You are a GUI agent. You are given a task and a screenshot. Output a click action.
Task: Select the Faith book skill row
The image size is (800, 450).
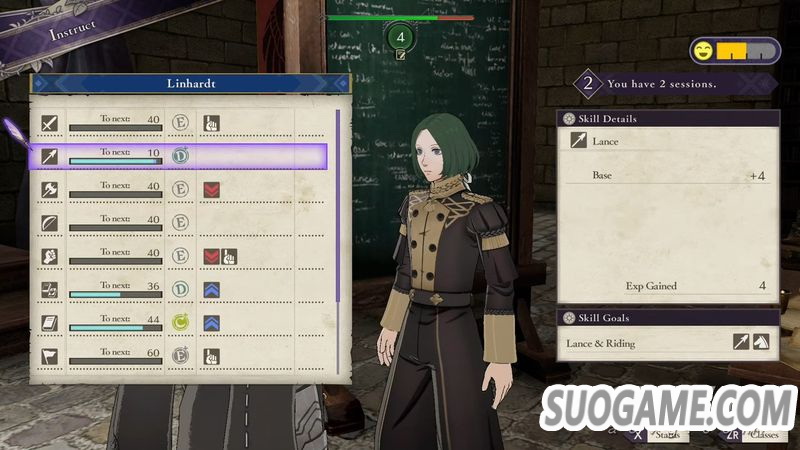(180, 322)
